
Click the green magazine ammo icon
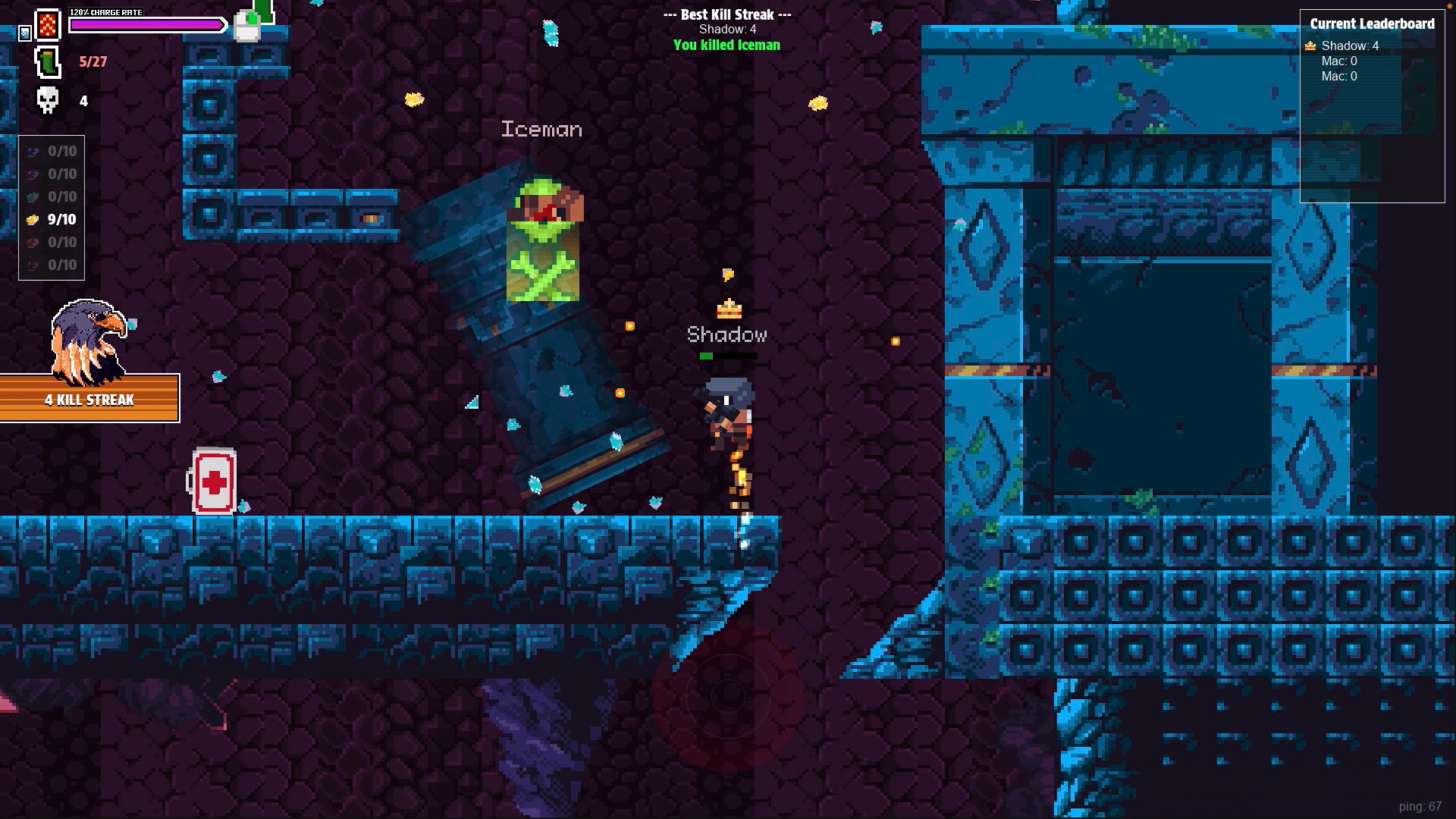(47, 62)
